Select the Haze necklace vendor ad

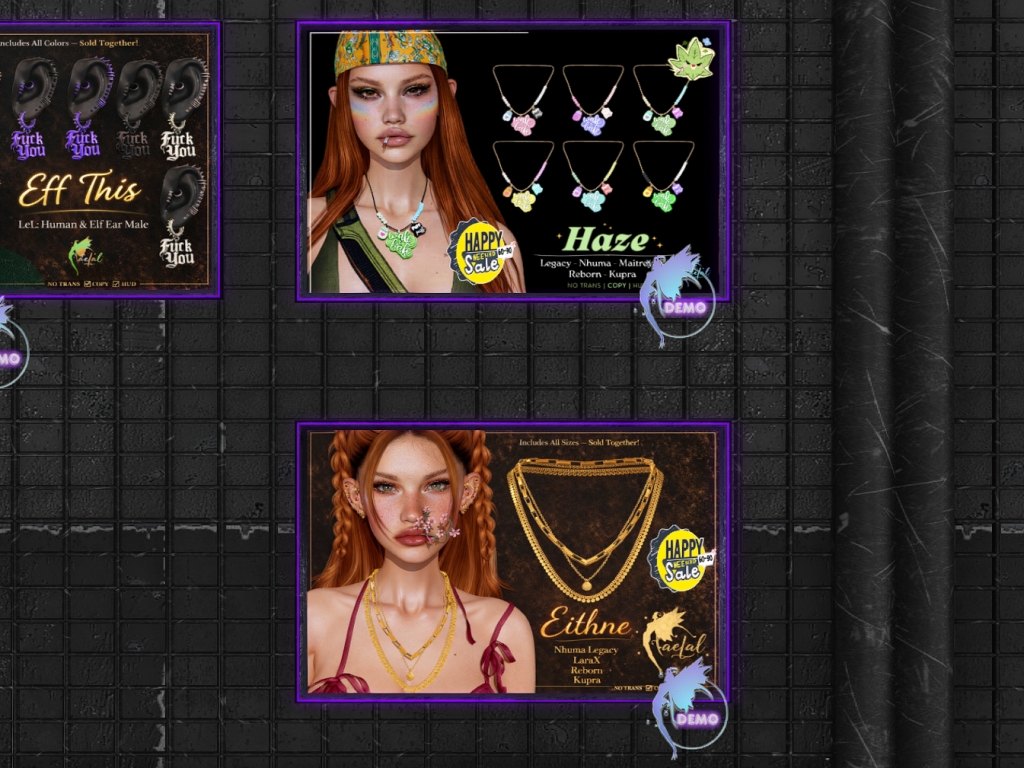(513, 160)
